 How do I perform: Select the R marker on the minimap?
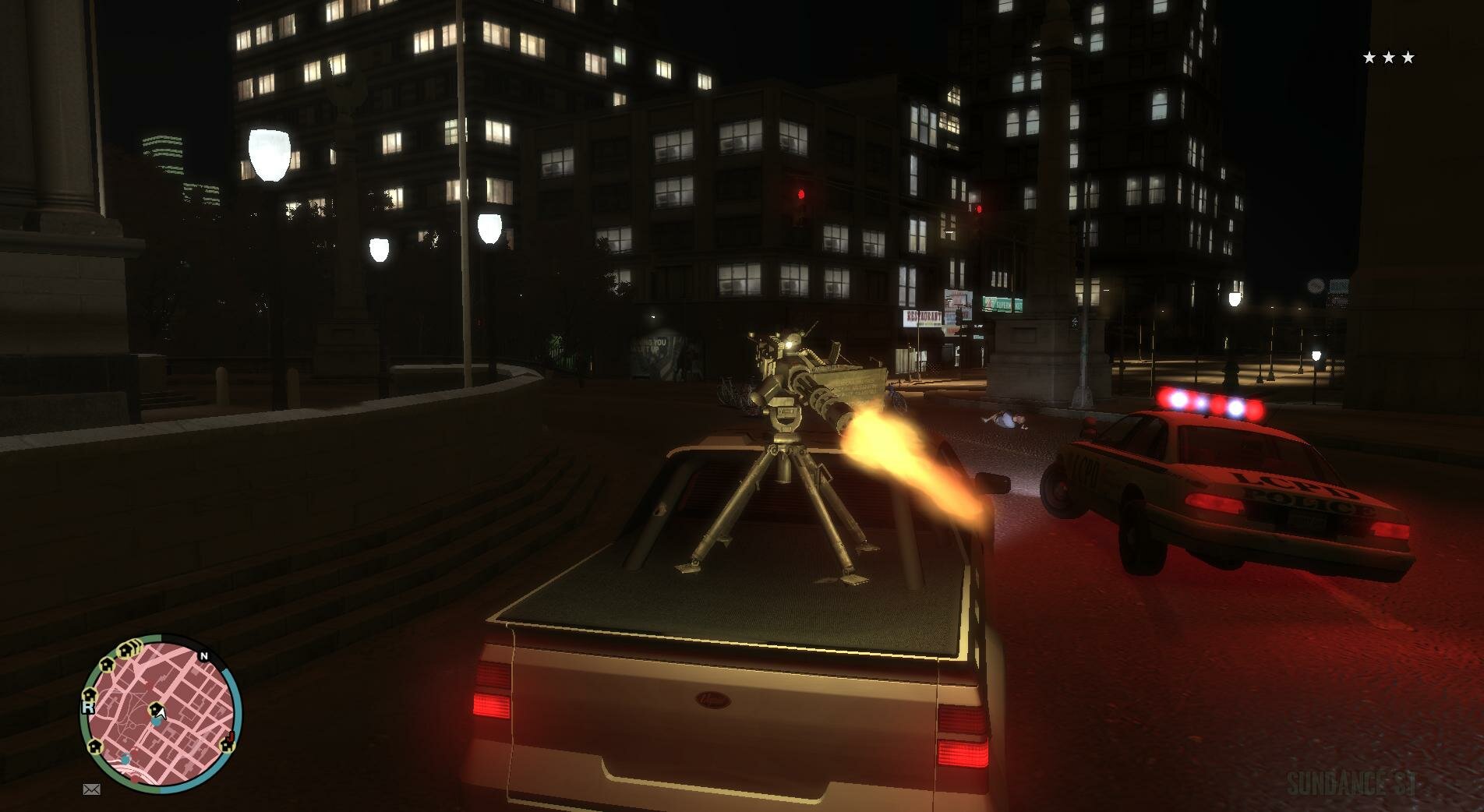pyautogui.click(x=87, y=708)
